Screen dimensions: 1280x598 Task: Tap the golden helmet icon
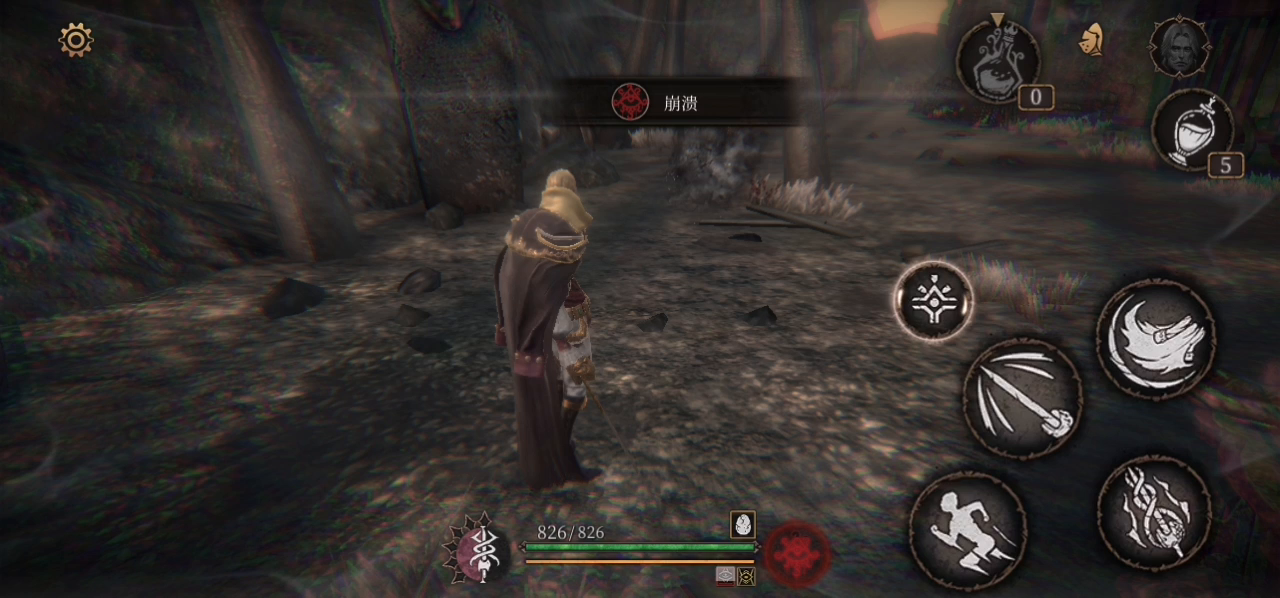pos(1091,40)
